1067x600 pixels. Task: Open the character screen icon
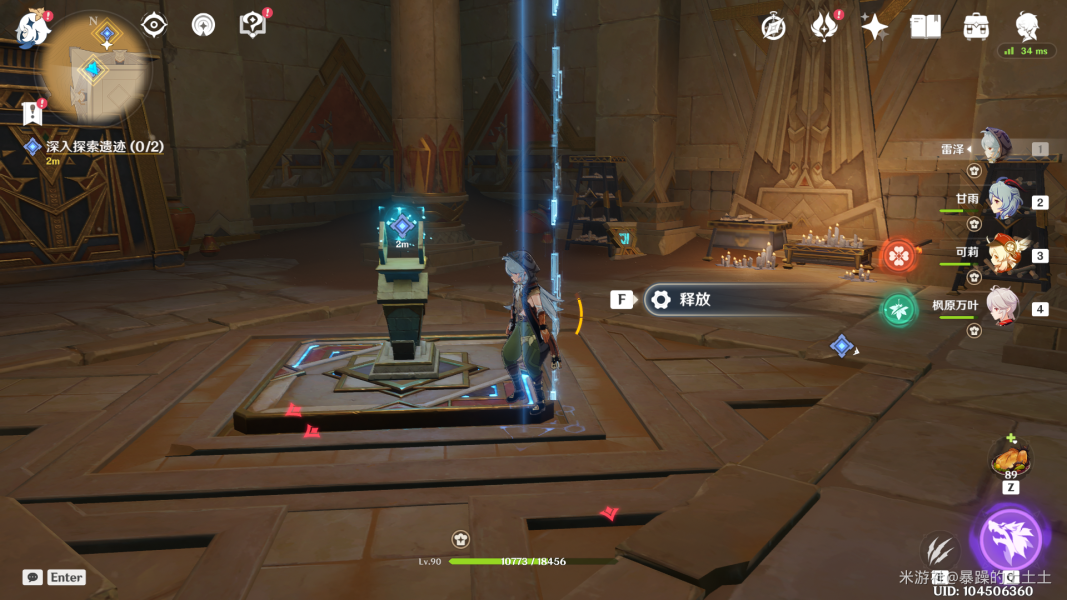click(x=1026, y=27)
